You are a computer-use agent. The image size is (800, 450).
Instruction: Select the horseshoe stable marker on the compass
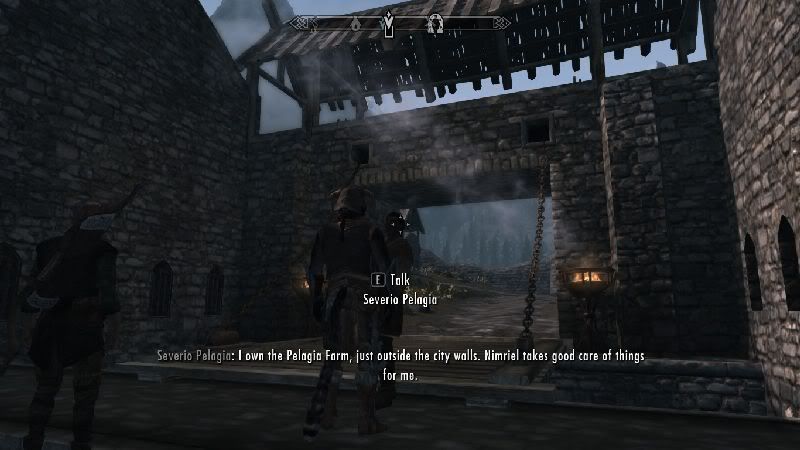pos(436,22)
